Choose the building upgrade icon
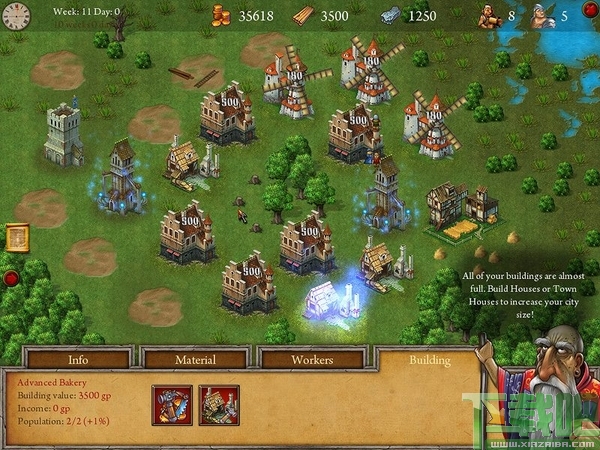This screenshot has width=600, height=450. tap(218, 405)
